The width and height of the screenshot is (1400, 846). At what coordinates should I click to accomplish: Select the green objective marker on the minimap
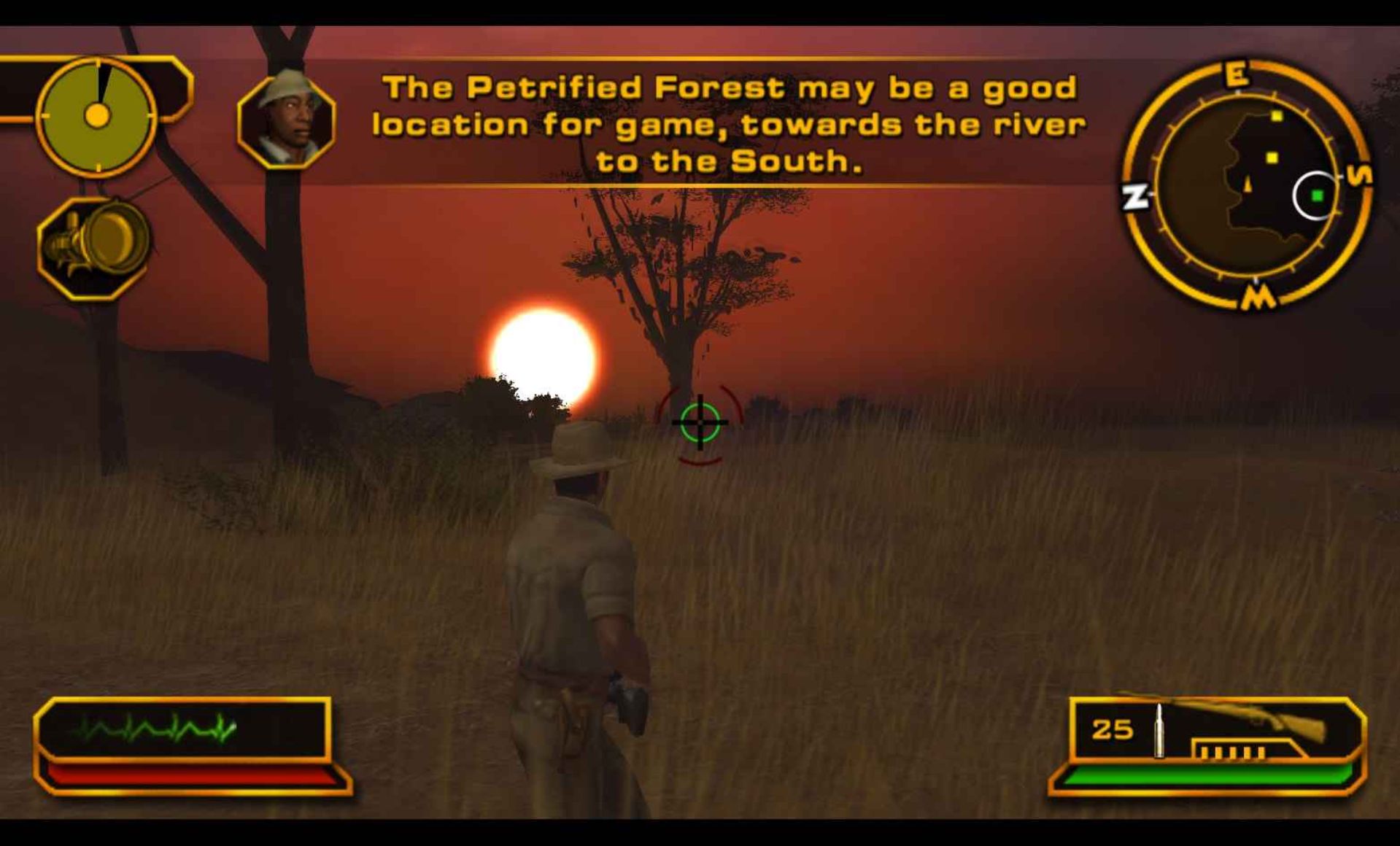(1317, 195)
